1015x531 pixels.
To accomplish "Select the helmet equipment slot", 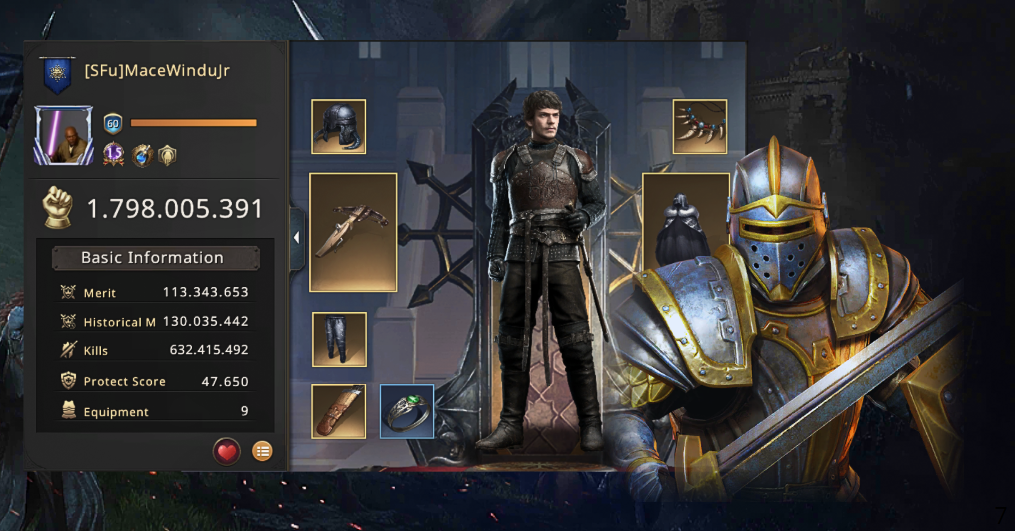I will [338, 127].
